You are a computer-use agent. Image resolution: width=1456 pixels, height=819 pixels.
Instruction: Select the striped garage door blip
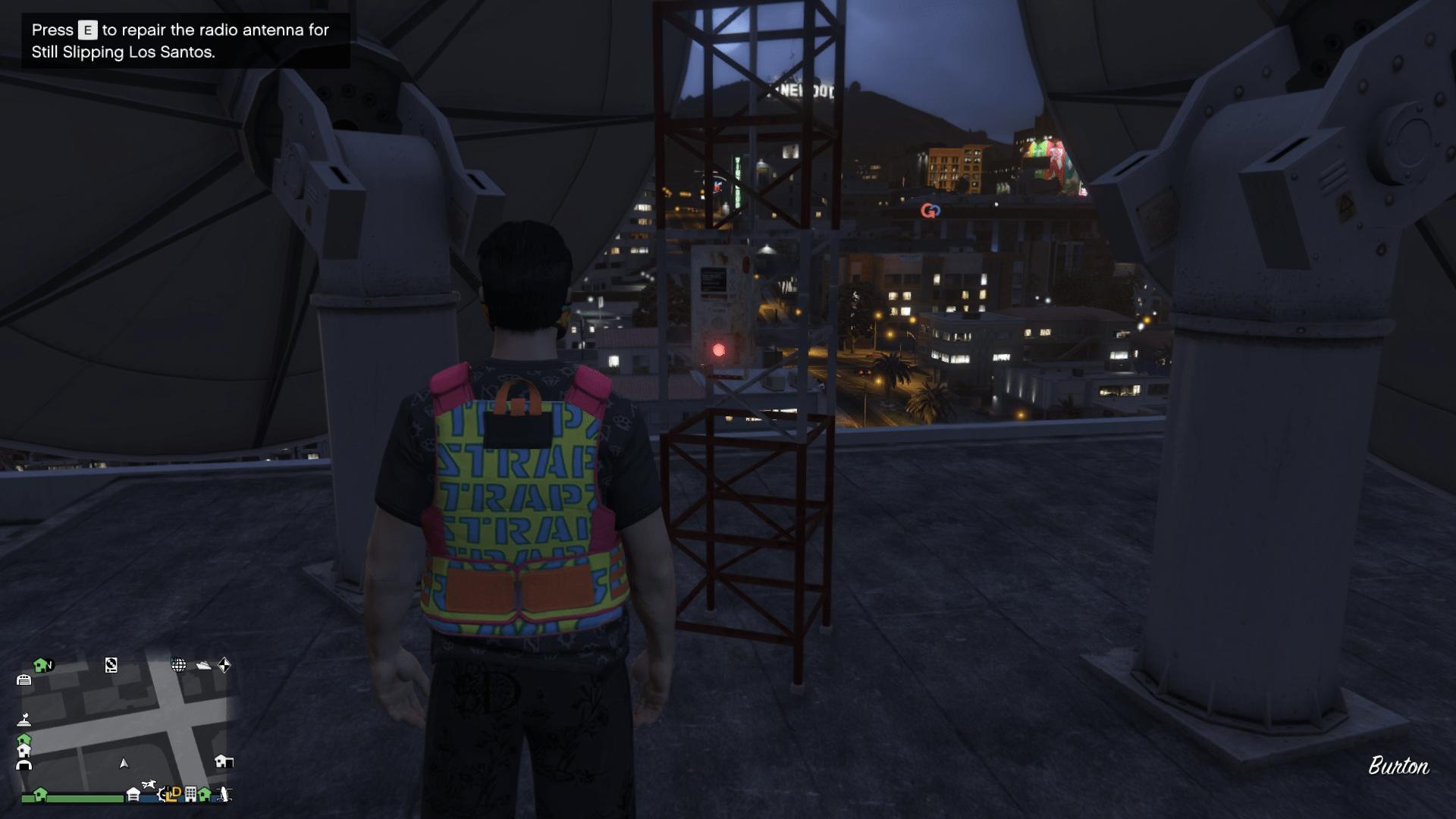coord(24,680)
